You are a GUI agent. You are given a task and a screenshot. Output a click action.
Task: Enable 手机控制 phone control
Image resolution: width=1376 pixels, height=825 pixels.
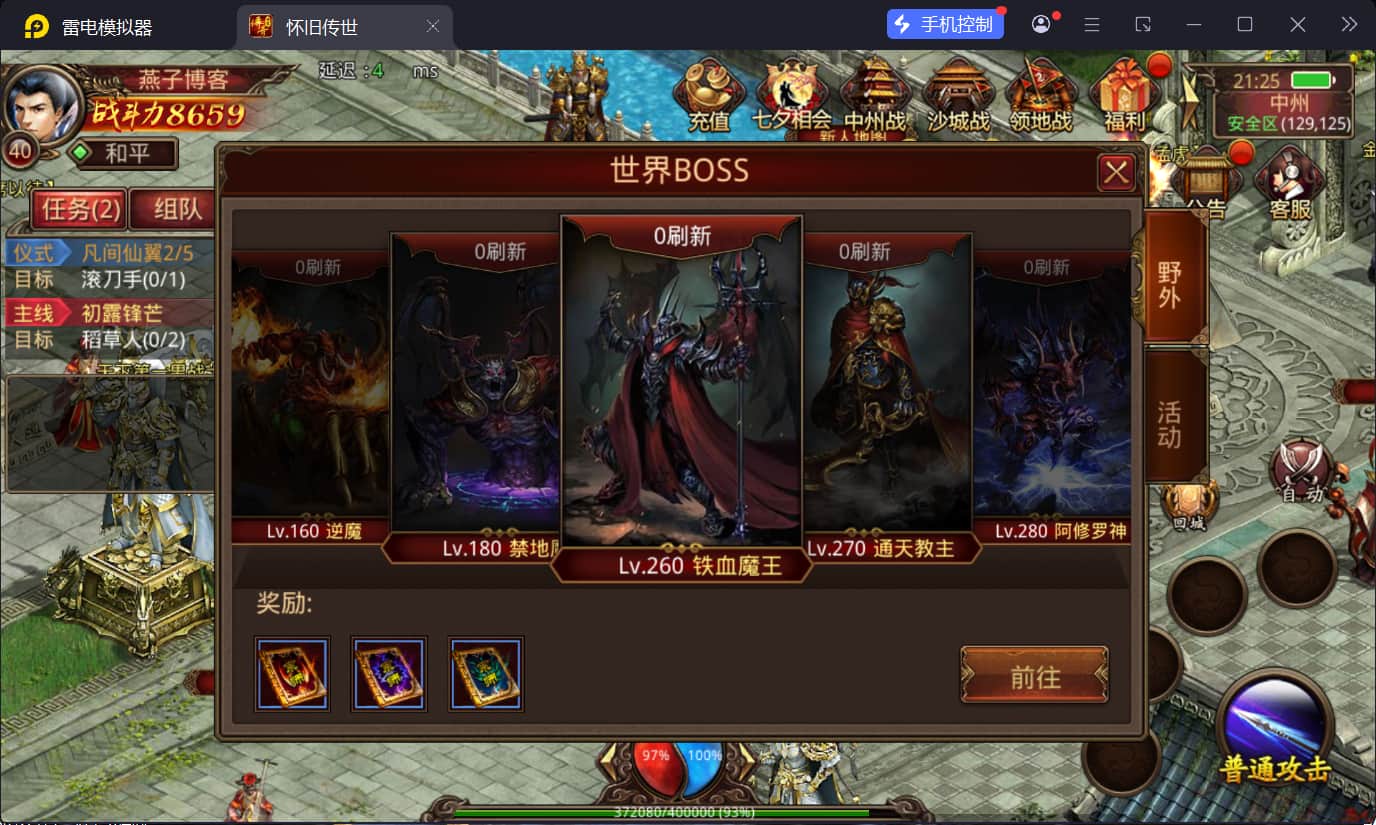pyautogui.click(x=944, y=23)
